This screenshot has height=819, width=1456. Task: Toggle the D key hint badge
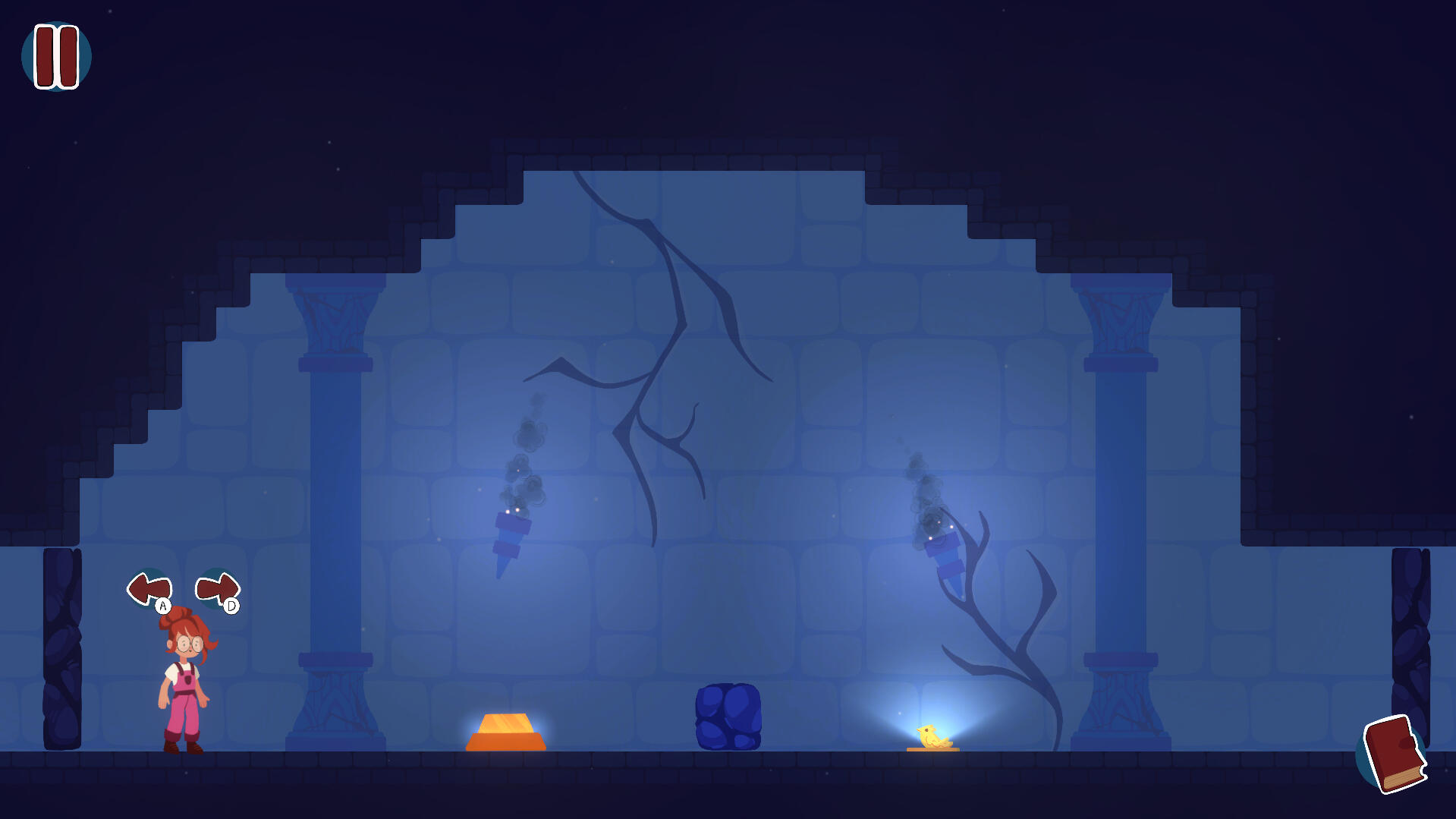(230, 606)
